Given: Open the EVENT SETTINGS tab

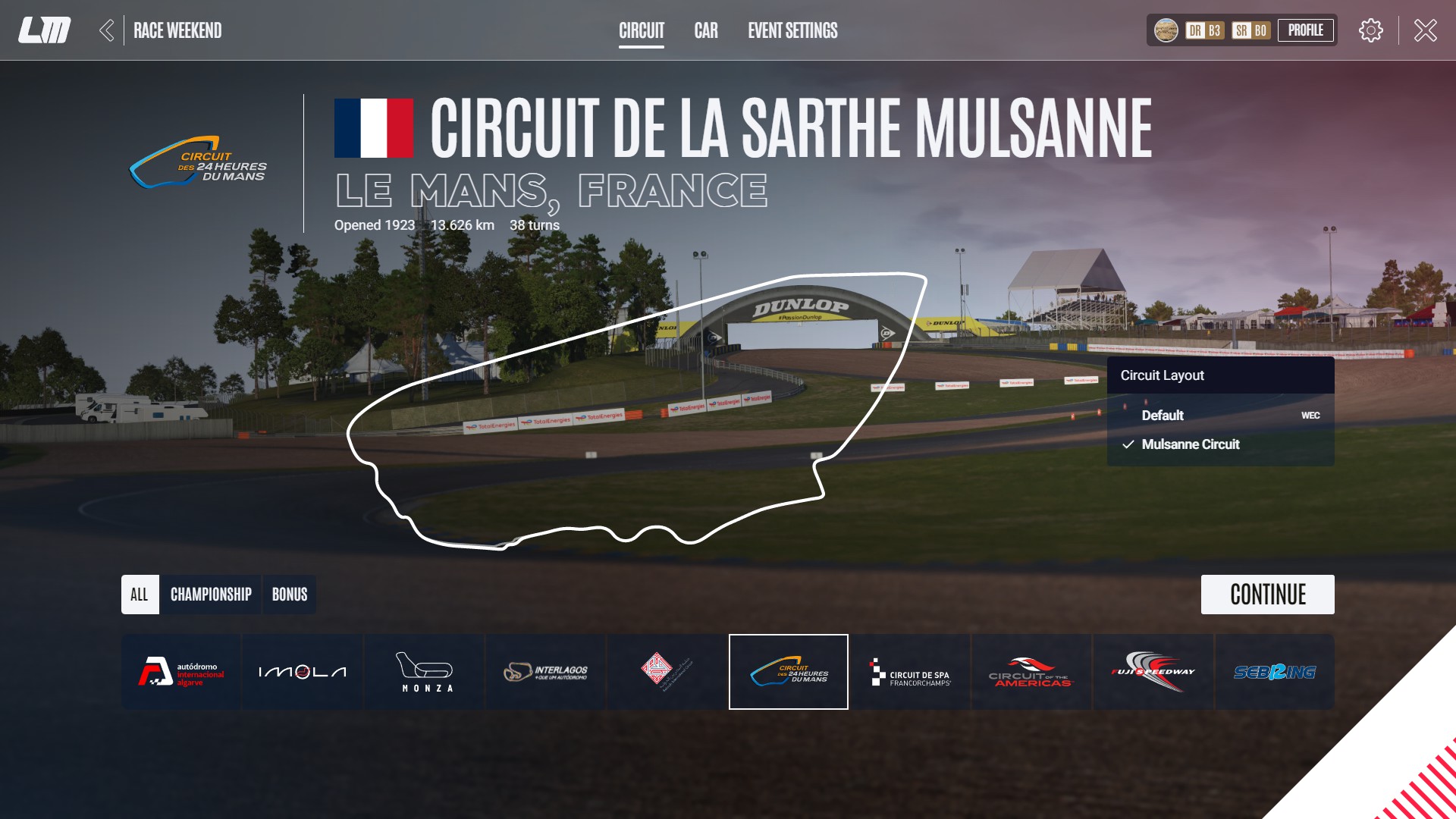Looking at the screenshot, I should pos(792,31).
